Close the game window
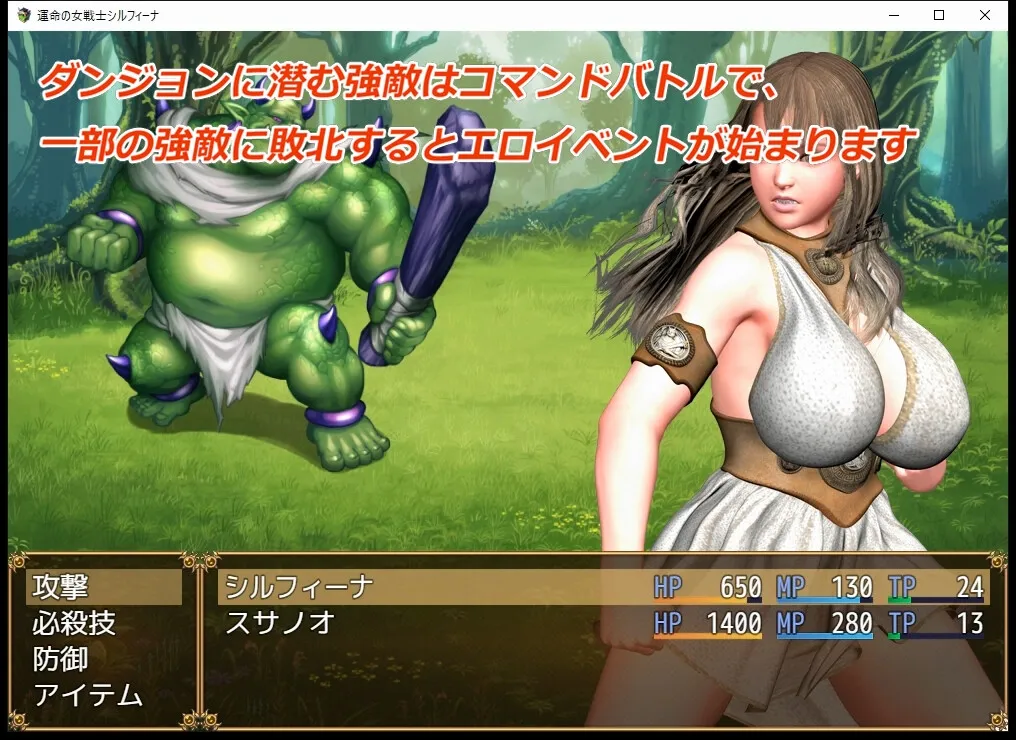Image resolution: width=1016 pixels, height=740 pixels. 984,15
